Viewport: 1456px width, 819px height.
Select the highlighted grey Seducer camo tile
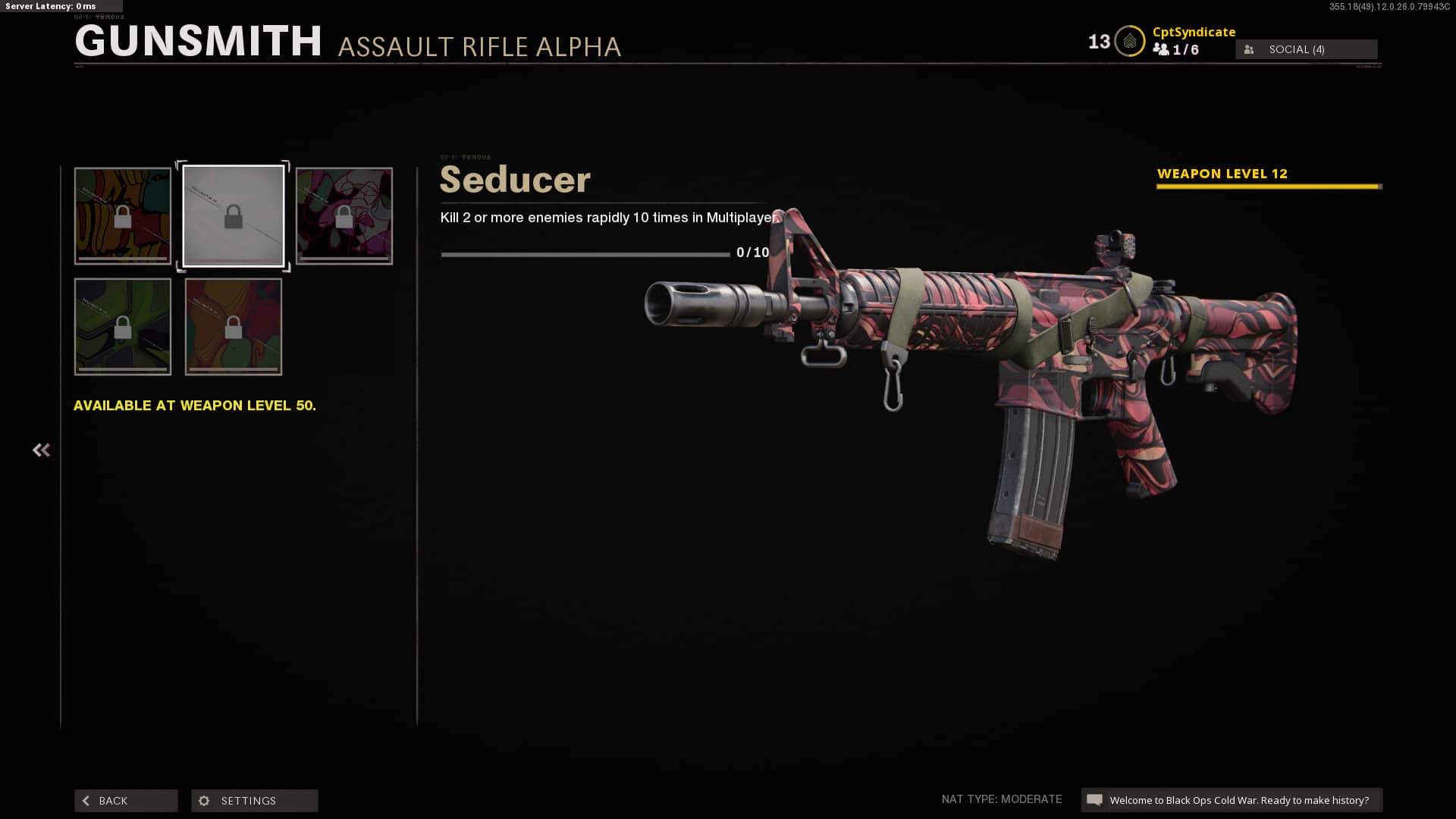click(234, 216)
